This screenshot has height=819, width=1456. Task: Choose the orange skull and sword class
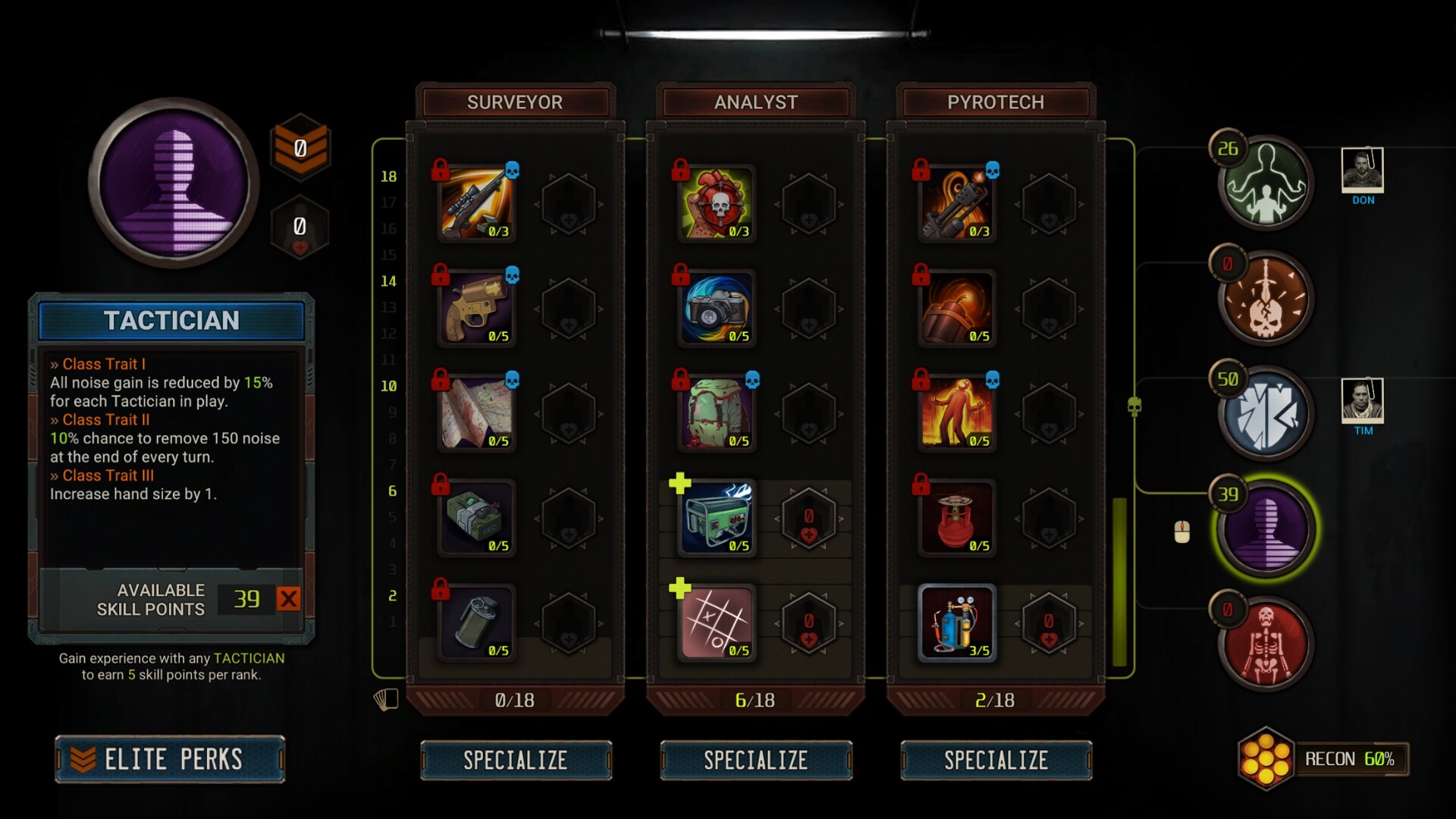[x=1265, y=300]
